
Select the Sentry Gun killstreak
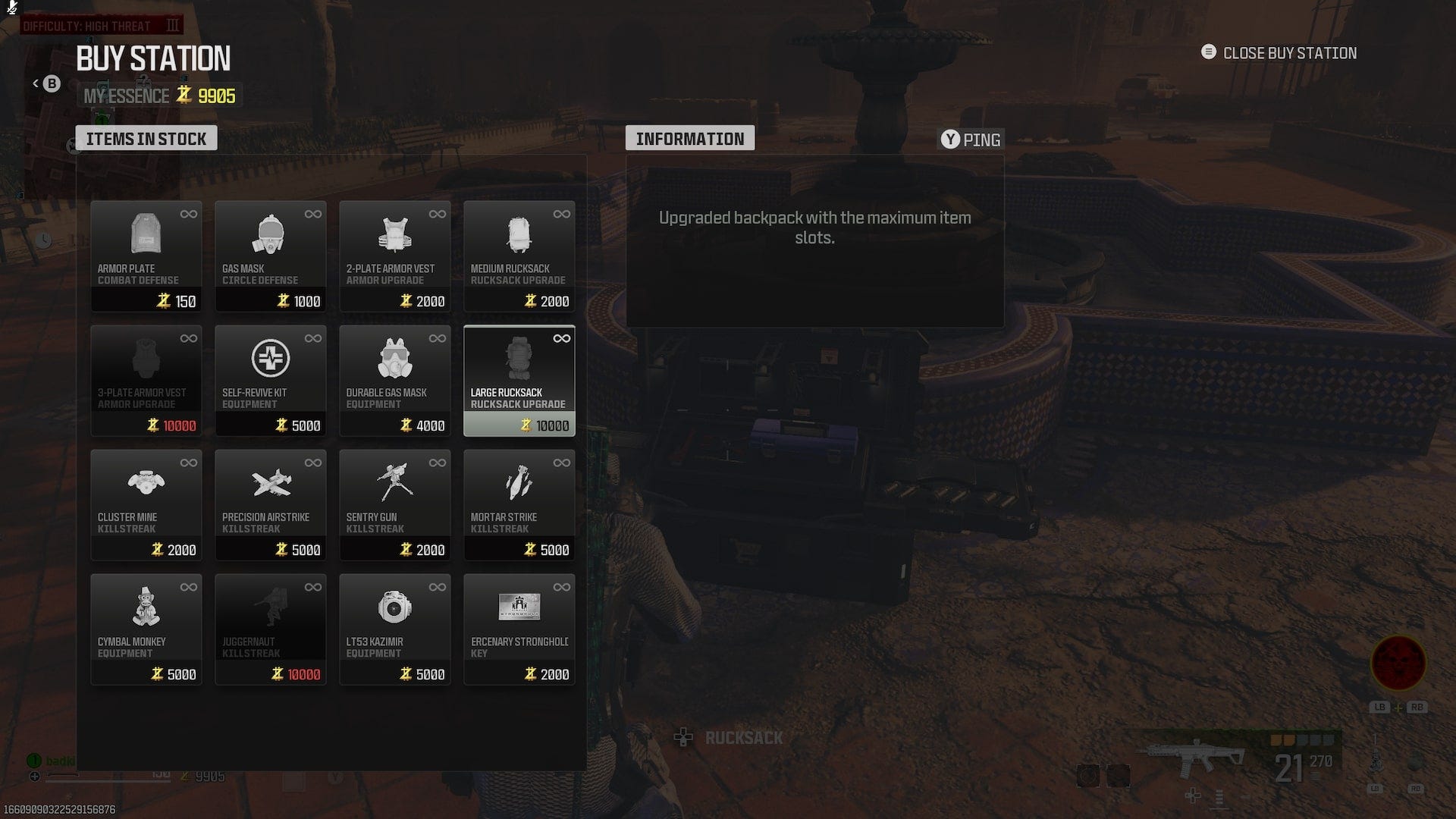click(x=394, y=503)
